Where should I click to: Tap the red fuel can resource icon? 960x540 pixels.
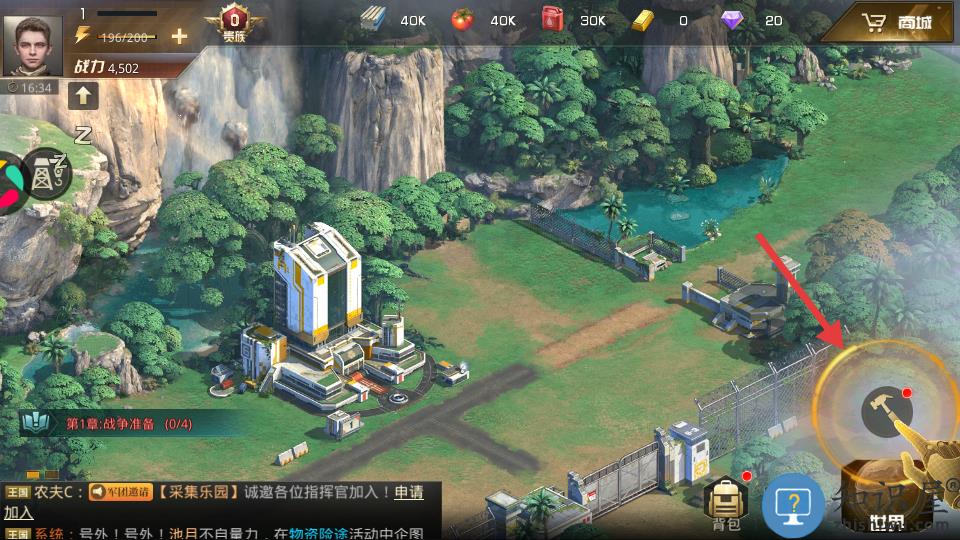[x=552, y=20]
